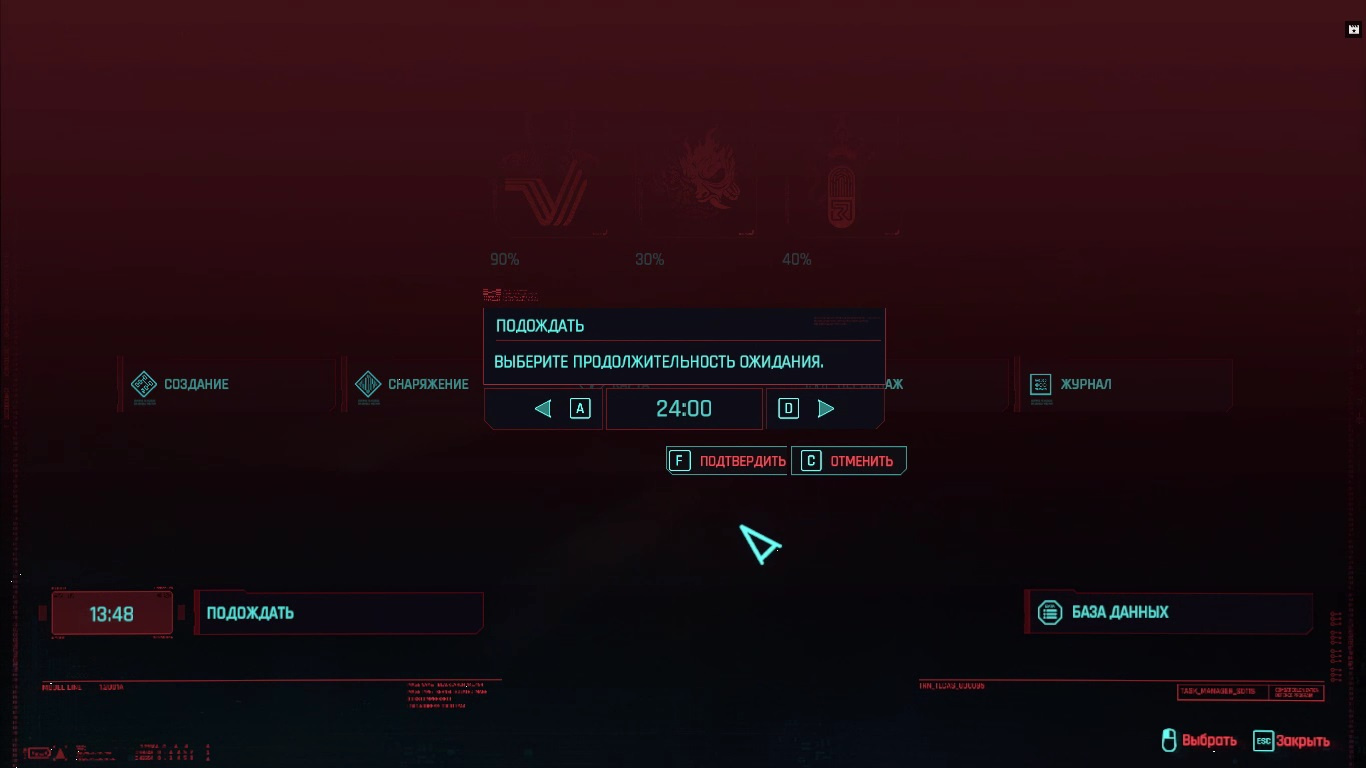Click right arrow to increase wait duration
Image resolution: width=1366 pixels, height=768 pixels.
click(826, 408)
